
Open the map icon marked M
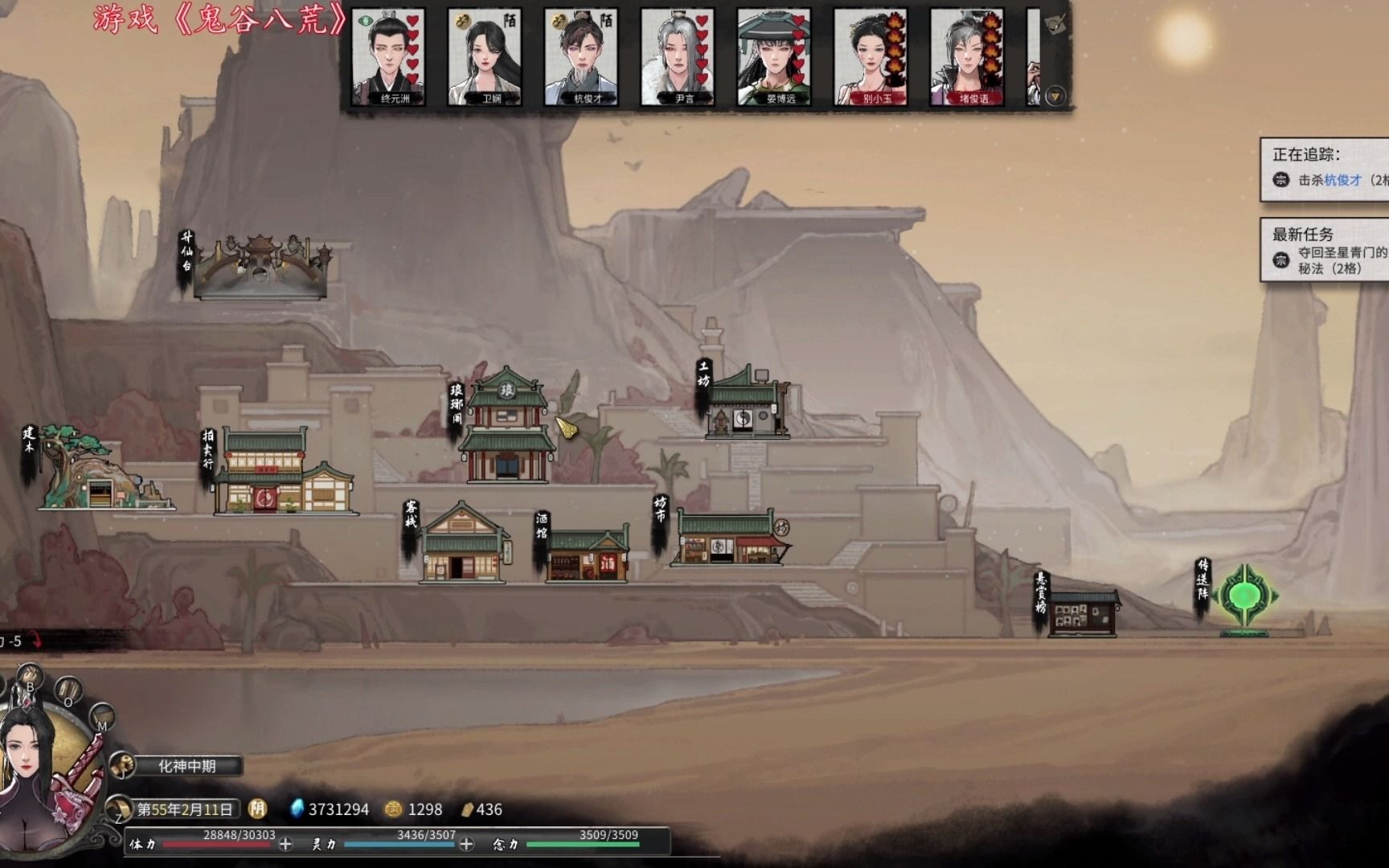[101, 718]
